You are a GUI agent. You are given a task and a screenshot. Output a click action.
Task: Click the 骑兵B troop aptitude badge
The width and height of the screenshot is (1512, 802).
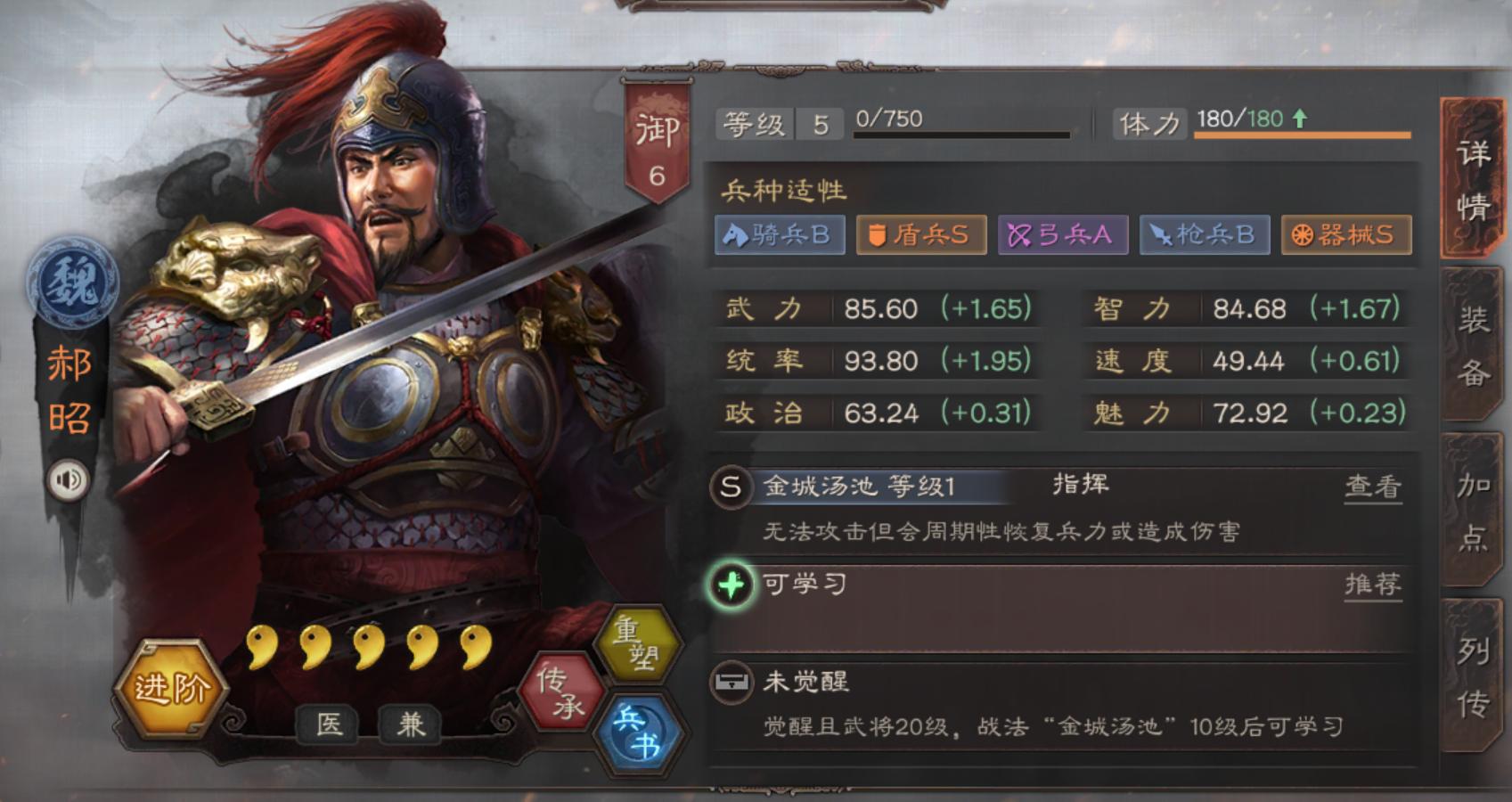pyautogui.click(x=780, y=235)
